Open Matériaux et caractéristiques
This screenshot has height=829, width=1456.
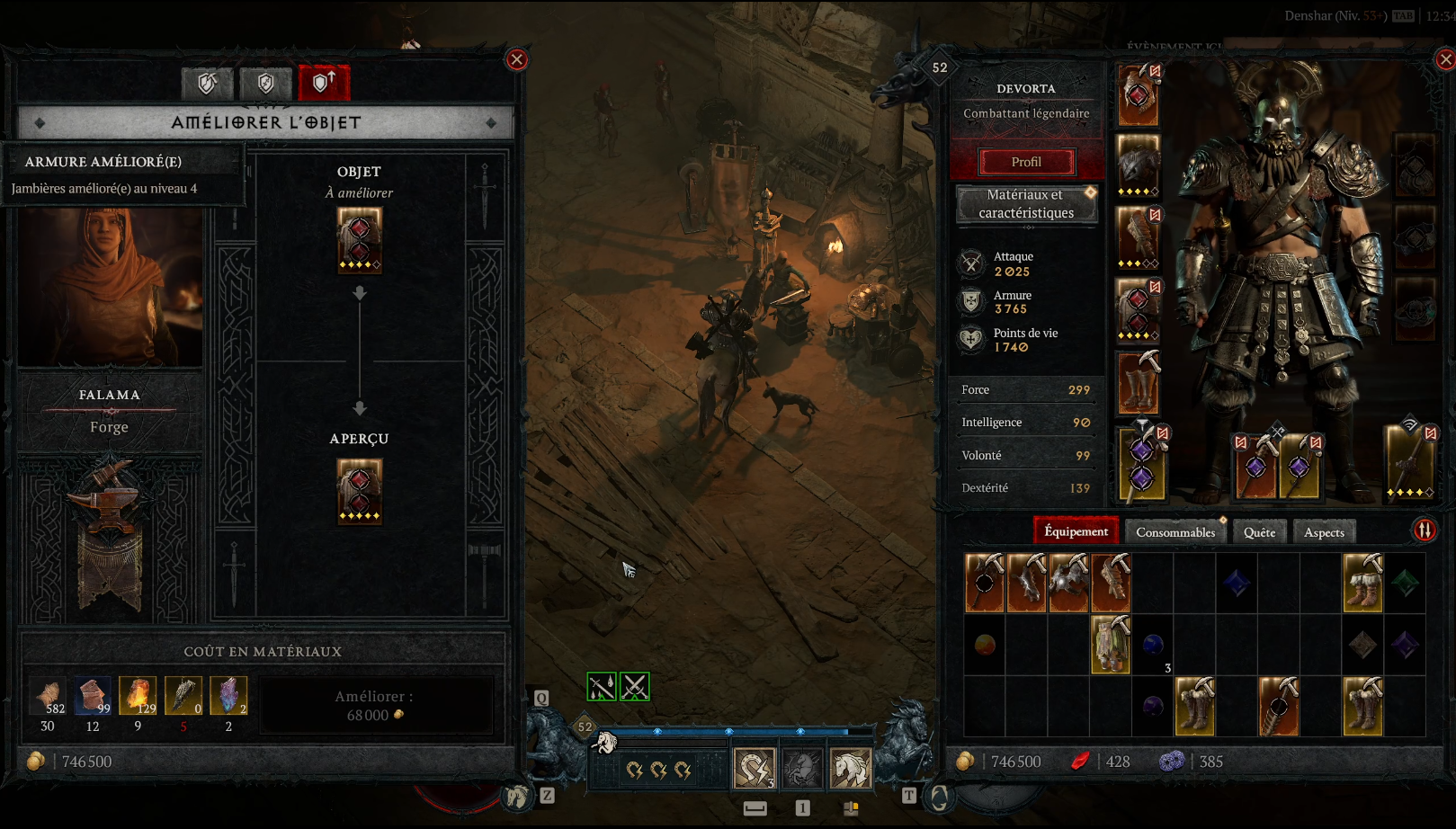(1026, 204)
